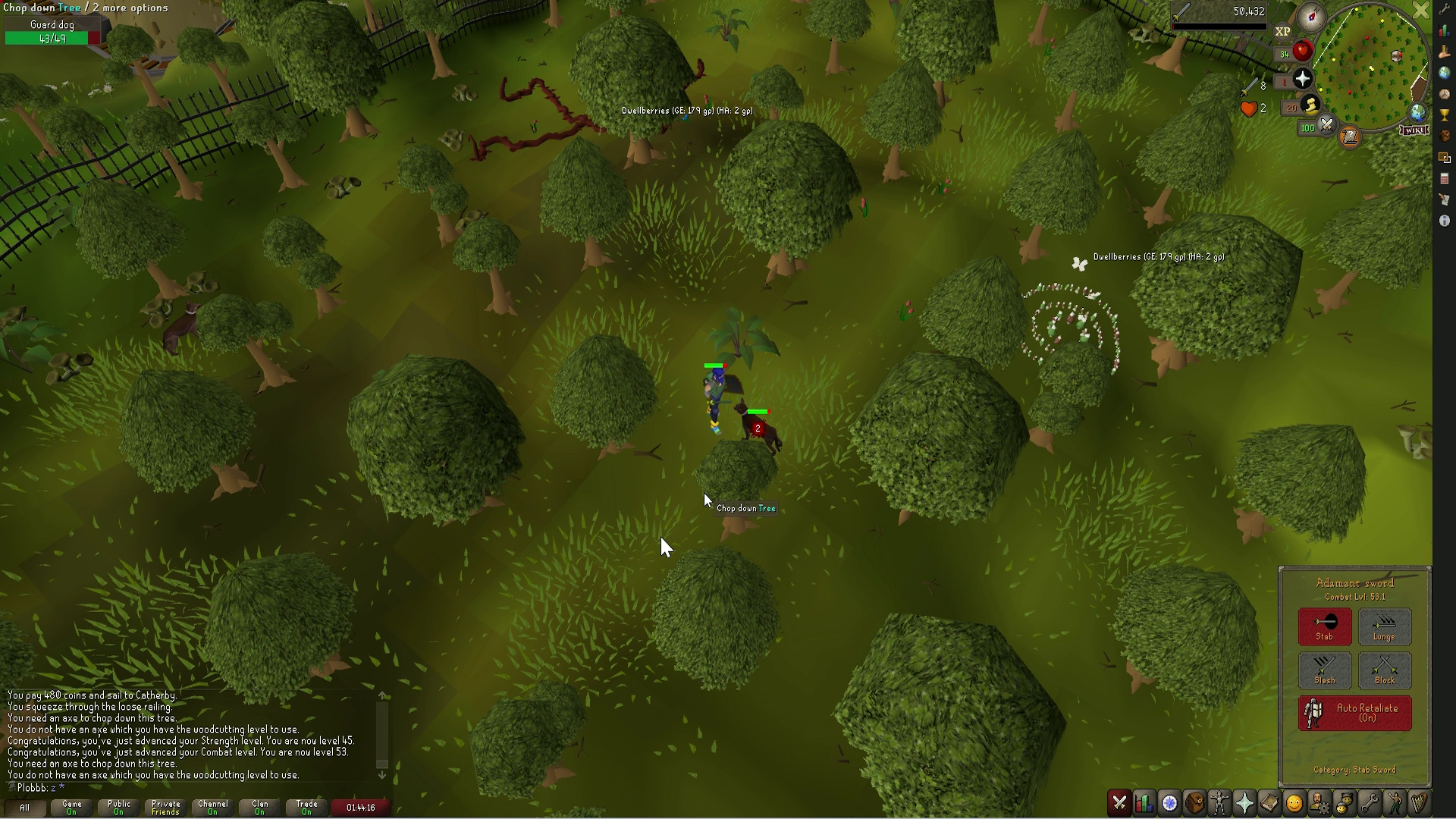Show the worn equipment tab
The height and width of the screenshot is (819, 1456).
(x=1219, y=802)
